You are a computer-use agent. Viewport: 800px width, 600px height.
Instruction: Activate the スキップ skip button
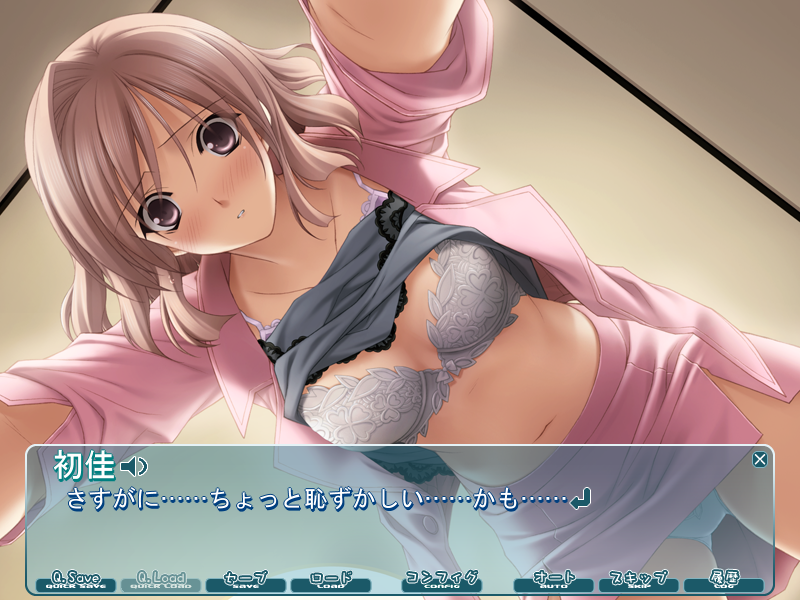(x=638, y=581)
